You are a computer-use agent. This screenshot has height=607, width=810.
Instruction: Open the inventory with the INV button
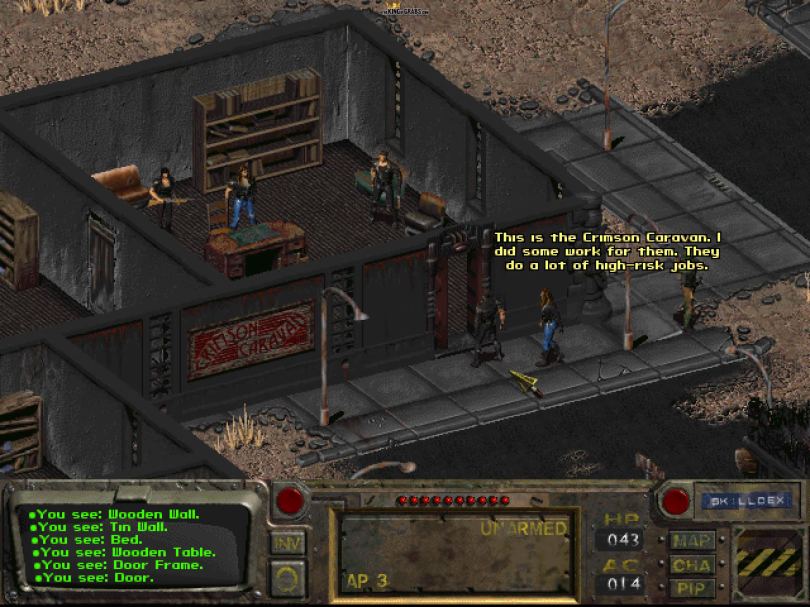287,543
